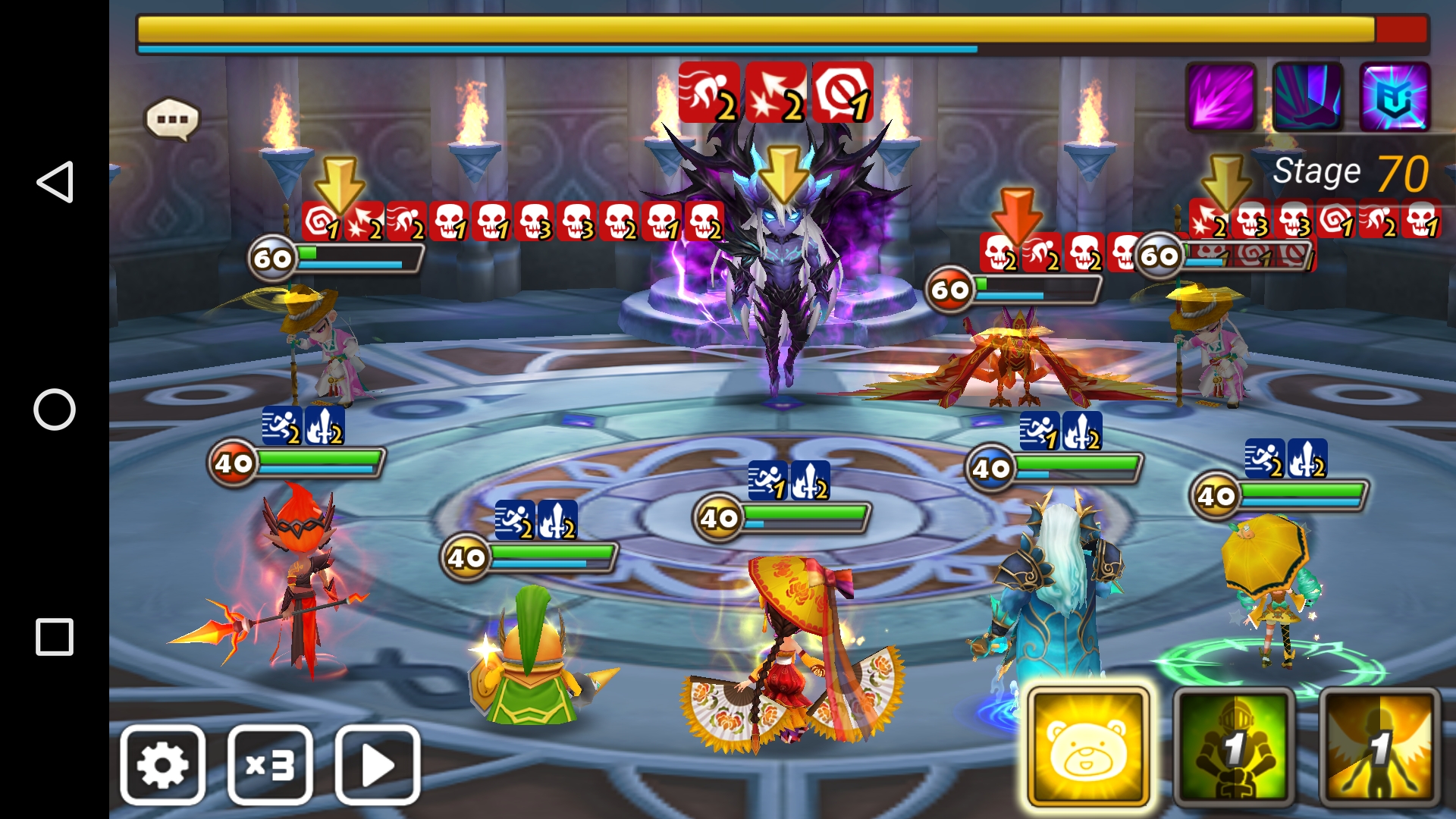Screen dimensions: 1456x819
Task: Inspect boss dark boot skill icon
Action: pyautogui.click(x=1307, y=97)
